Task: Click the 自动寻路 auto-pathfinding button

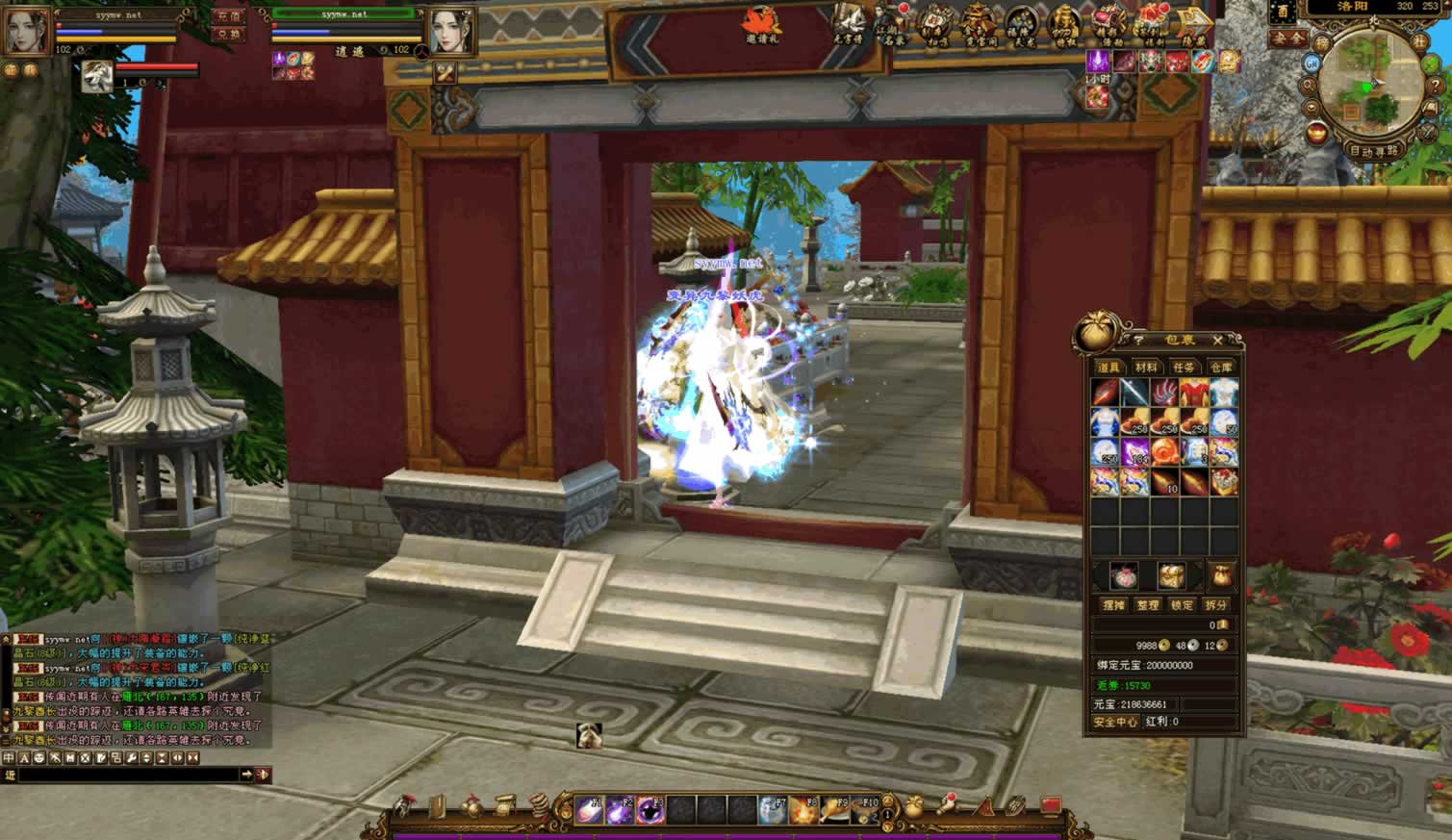Action: (1373, 151)
